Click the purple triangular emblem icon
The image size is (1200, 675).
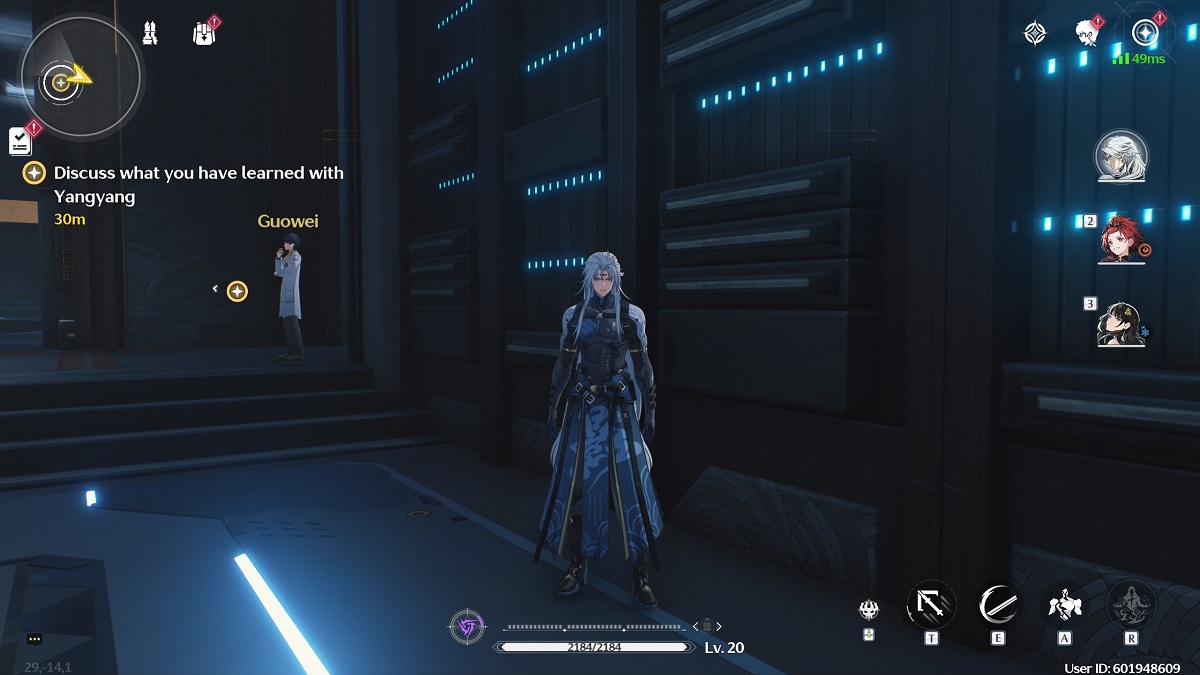point(467,627)
